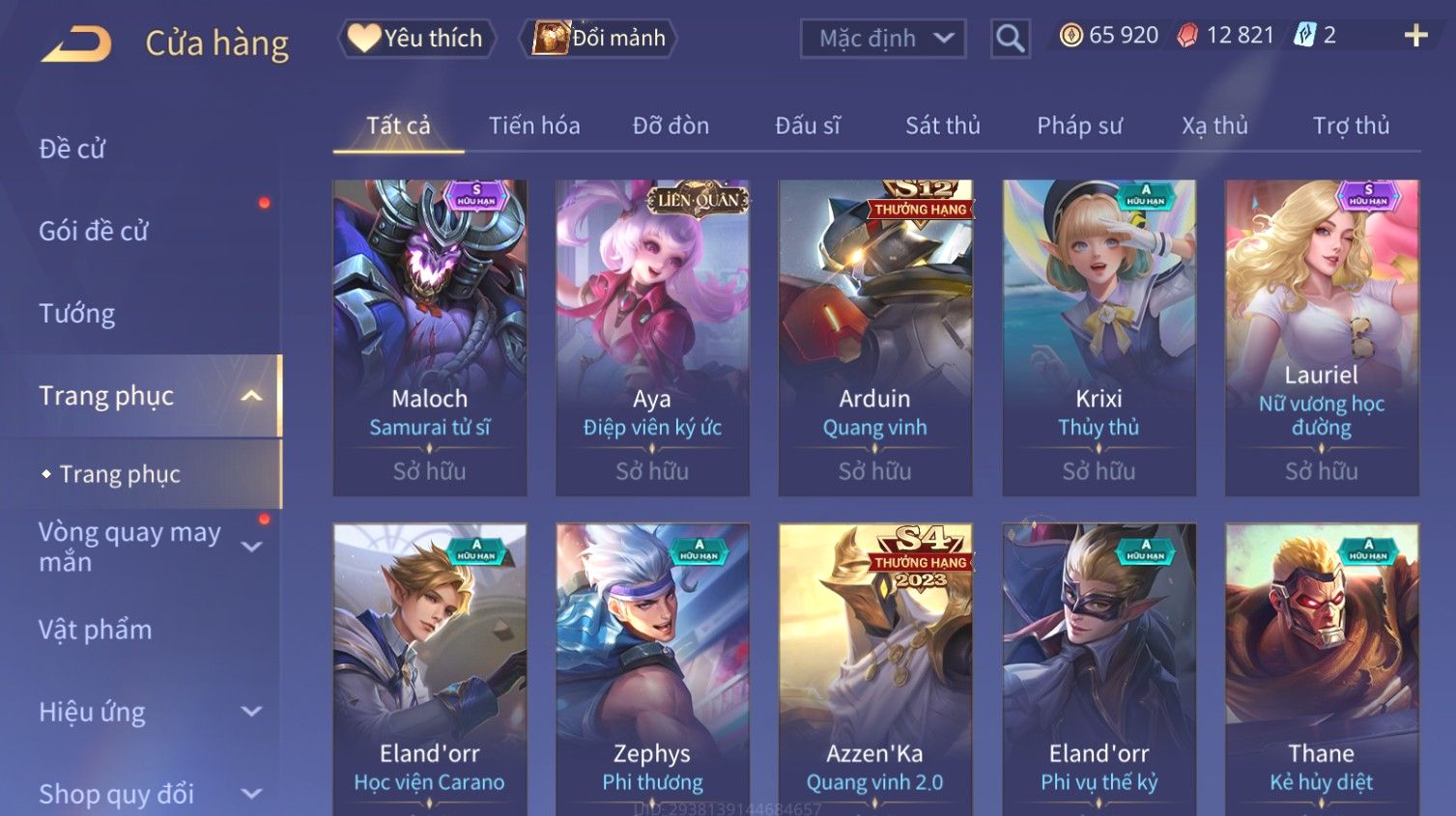The image size is (1456, 816).
Task: Filter by Pháp sư skins
Action: (x=1079, y=126)
